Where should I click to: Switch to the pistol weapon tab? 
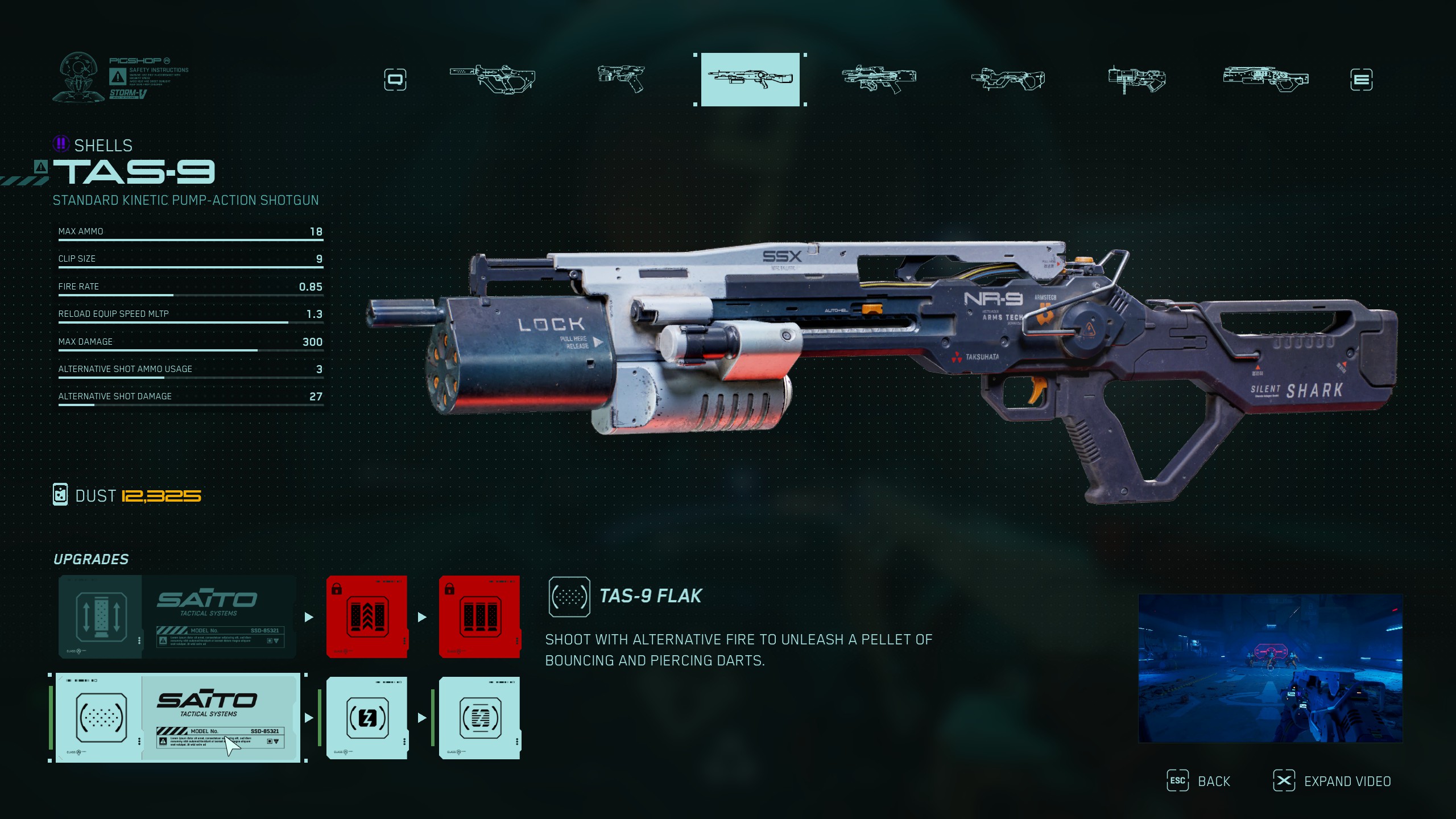[621, 79]
